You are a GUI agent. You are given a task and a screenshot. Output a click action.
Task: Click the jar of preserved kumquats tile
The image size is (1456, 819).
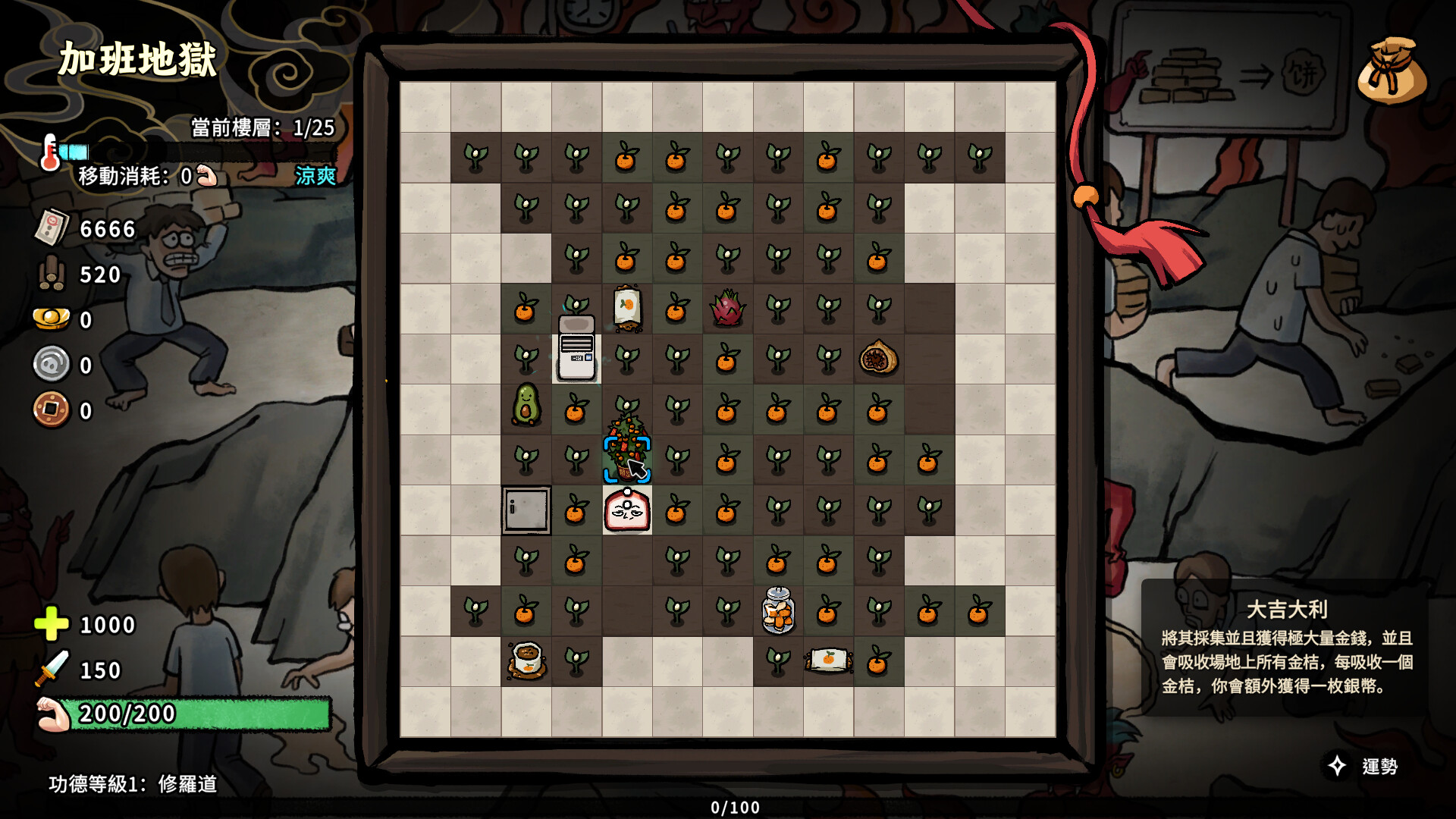coord(778,610)
